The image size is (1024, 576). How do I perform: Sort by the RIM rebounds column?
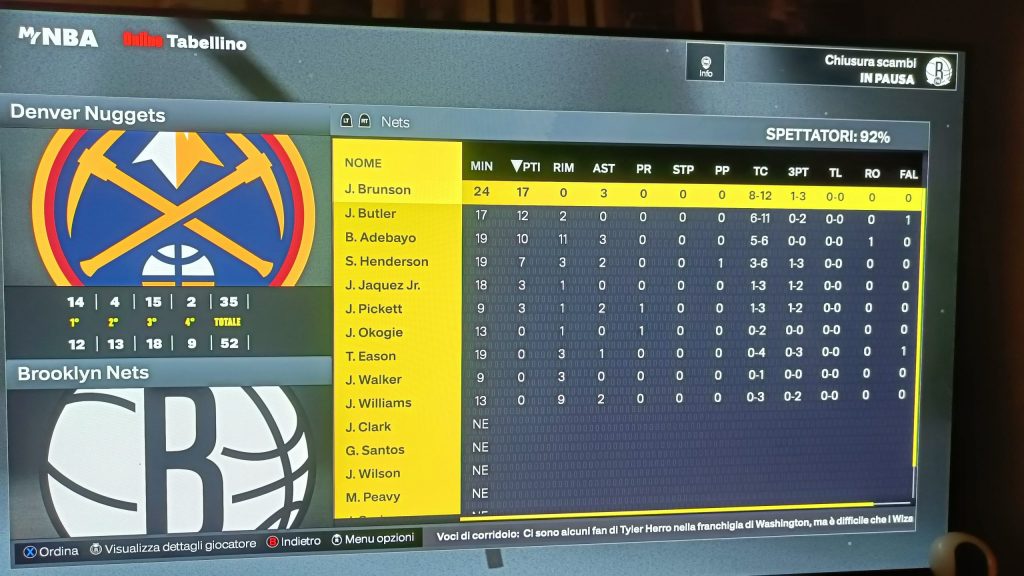pos(563,168)
